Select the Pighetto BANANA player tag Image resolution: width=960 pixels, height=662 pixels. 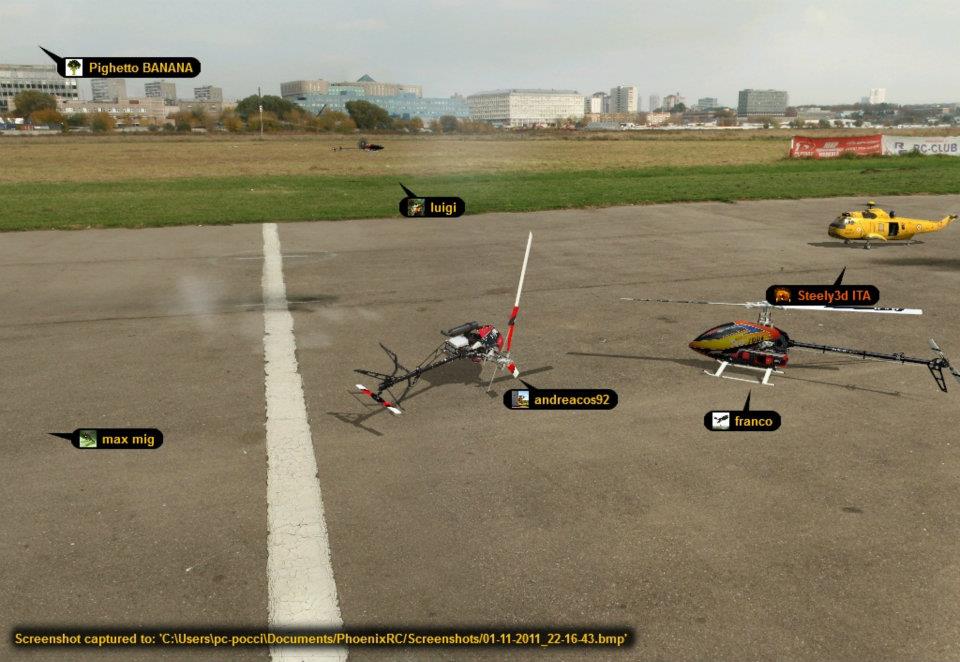[x=129, y=68]
